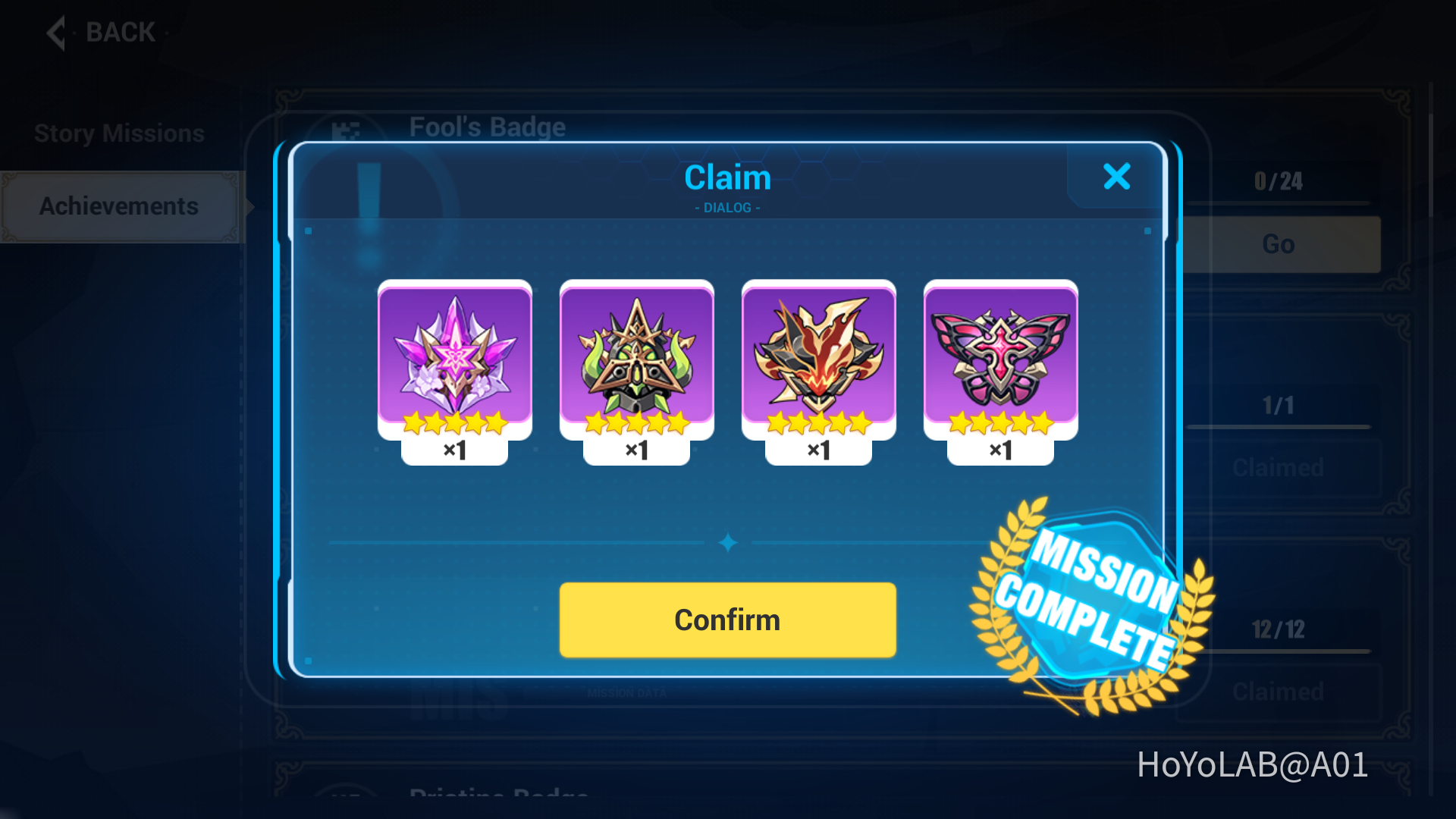Expand the star rating under the green badge
Viewport: 1456px width, 819px height.
pos(636,423)
